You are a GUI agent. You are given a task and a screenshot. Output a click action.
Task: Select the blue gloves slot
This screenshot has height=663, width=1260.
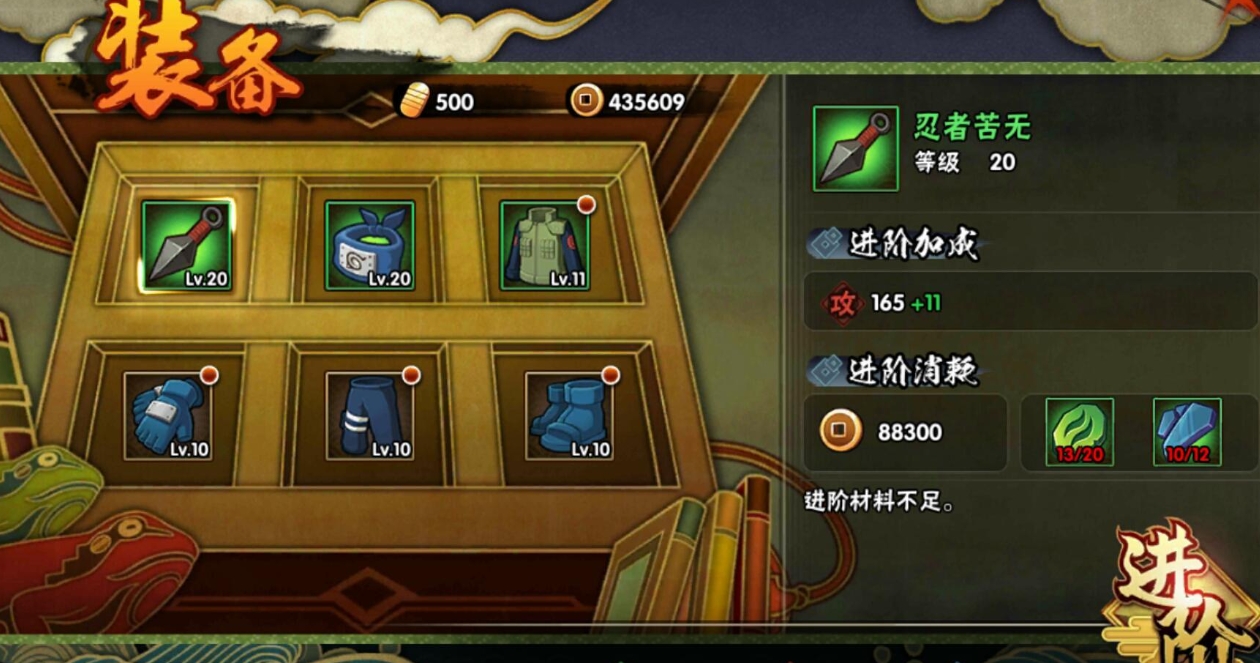168,416
